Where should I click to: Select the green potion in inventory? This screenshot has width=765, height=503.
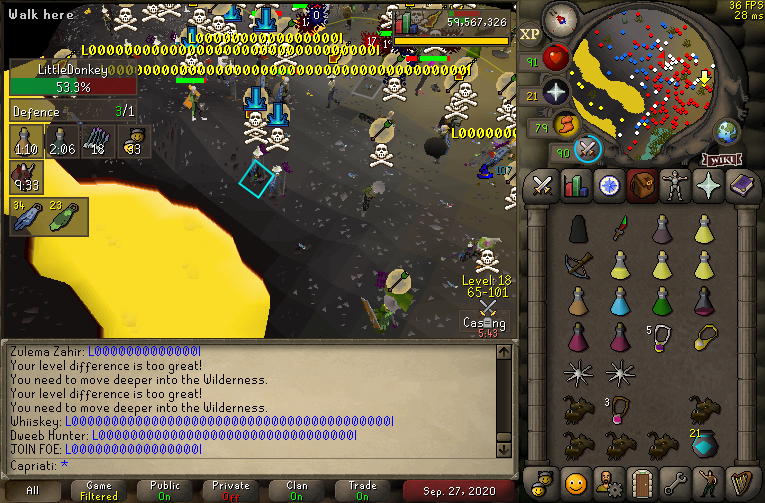coord(662,300)
